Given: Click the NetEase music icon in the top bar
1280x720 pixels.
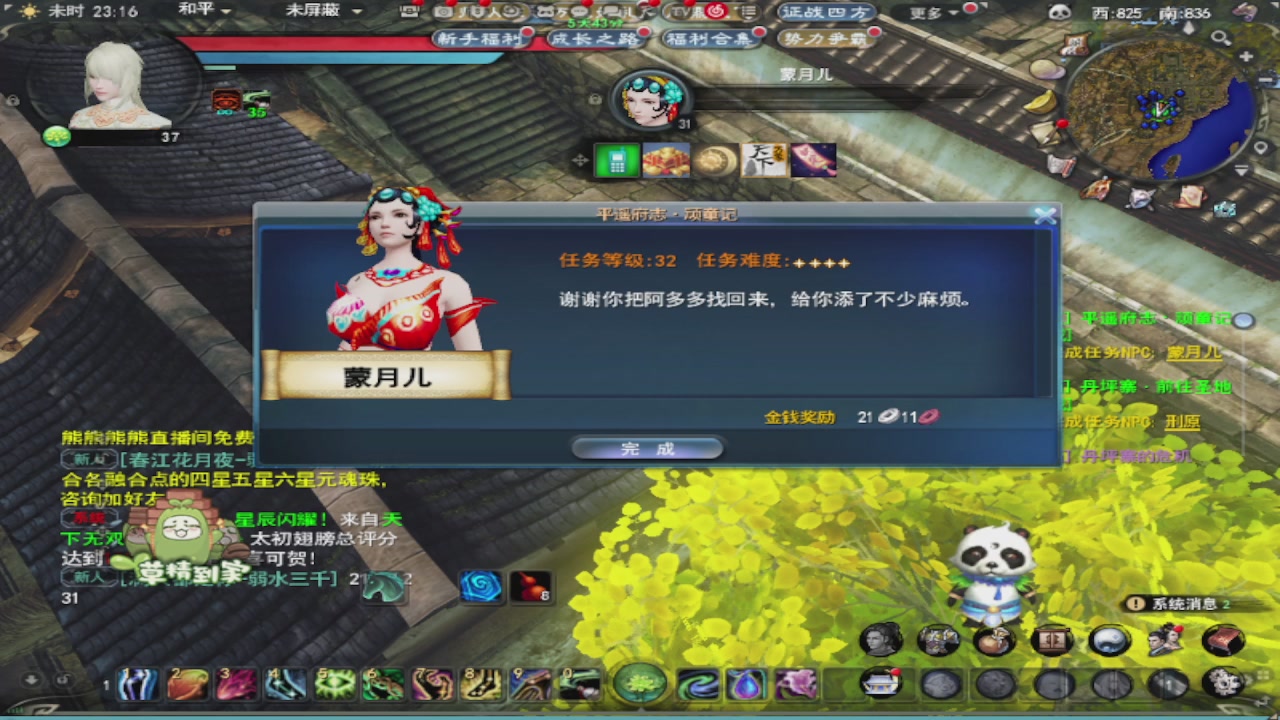Looking at the screenshot, I should (x=714, y=13).
